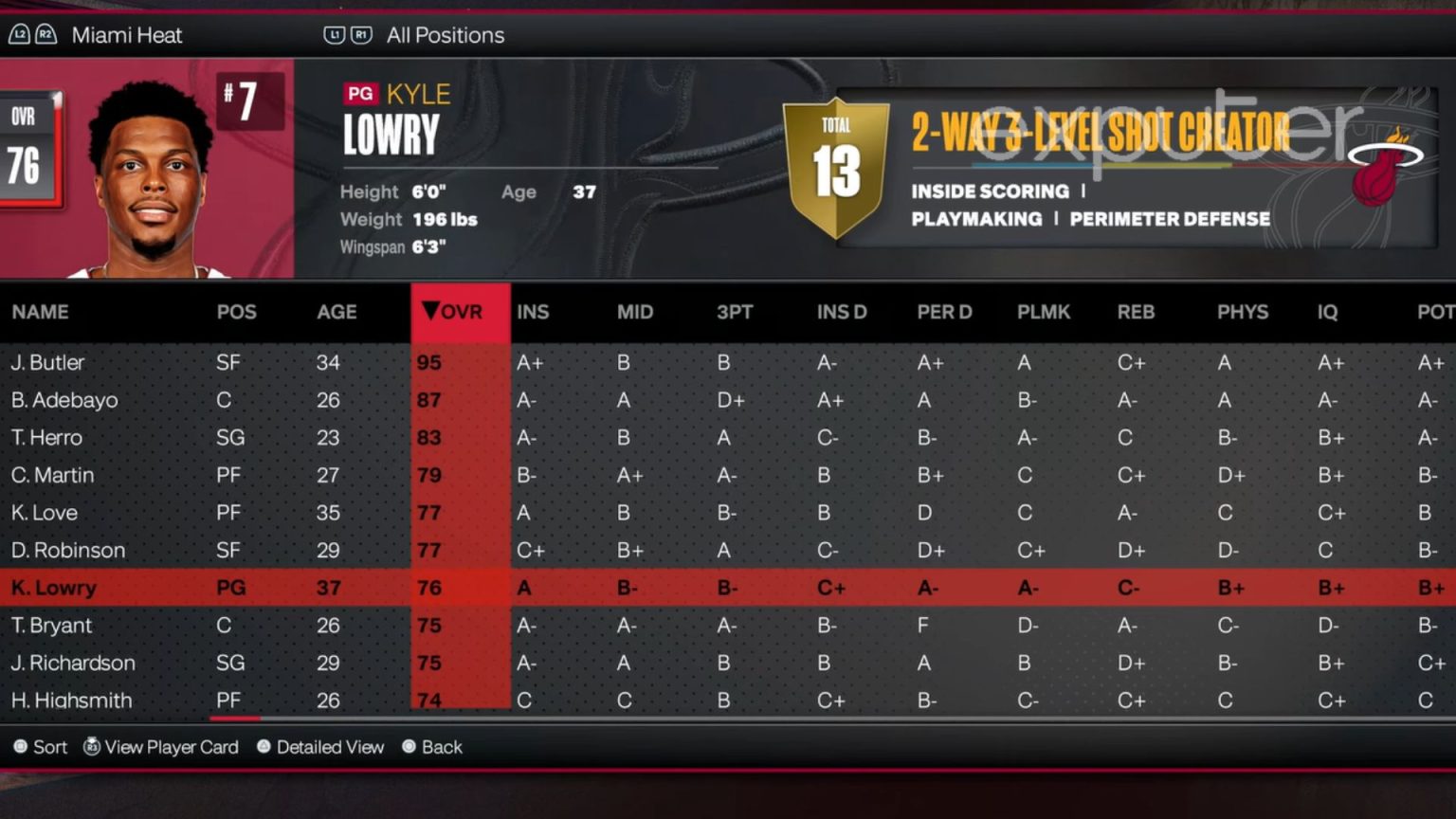Click Back in the bottom bar
This screenshot has width=1456, height=819.
(x=409, y=747)
